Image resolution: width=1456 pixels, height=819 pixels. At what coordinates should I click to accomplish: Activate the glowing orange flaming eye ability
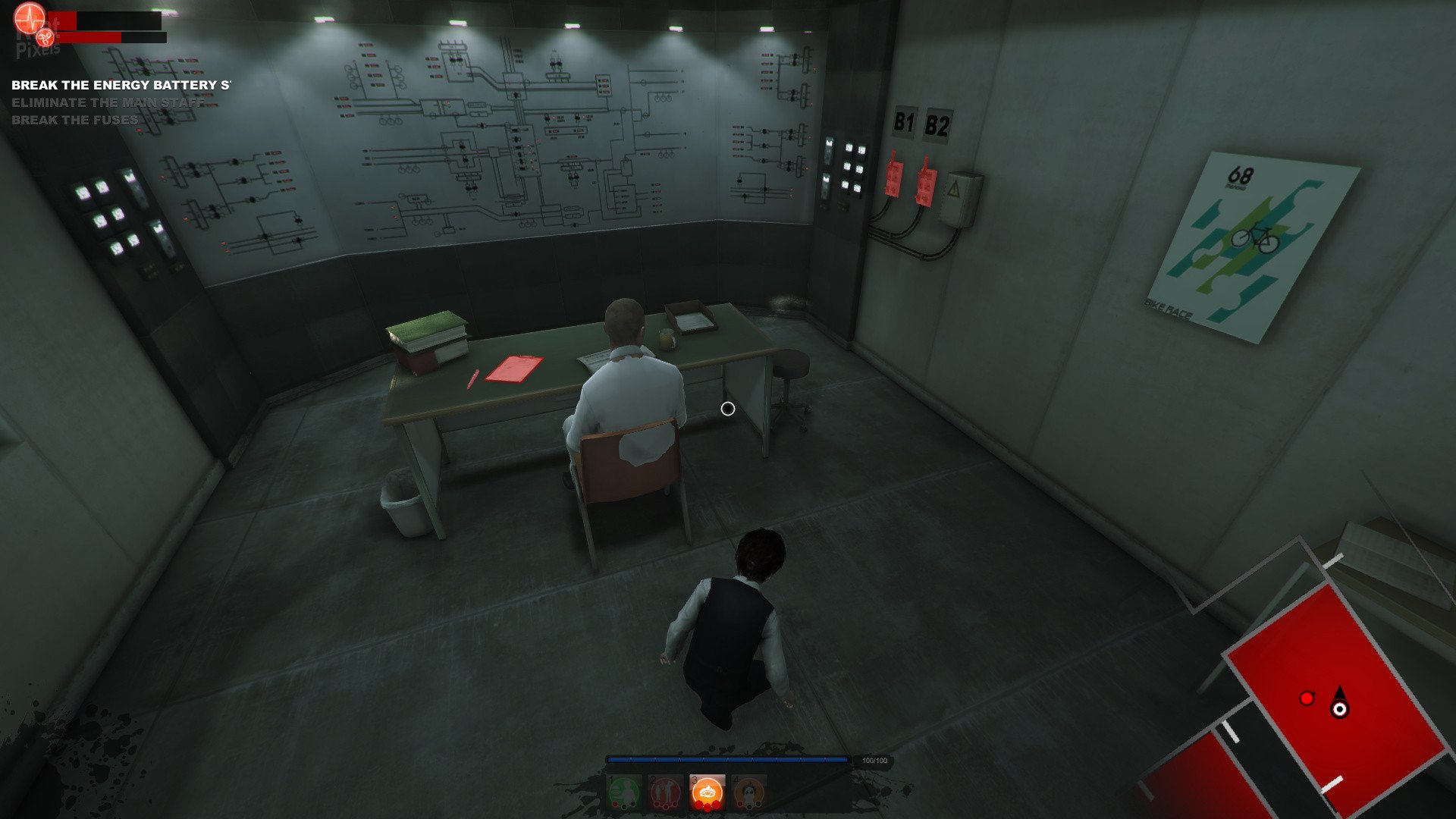[x=707, y=793]
